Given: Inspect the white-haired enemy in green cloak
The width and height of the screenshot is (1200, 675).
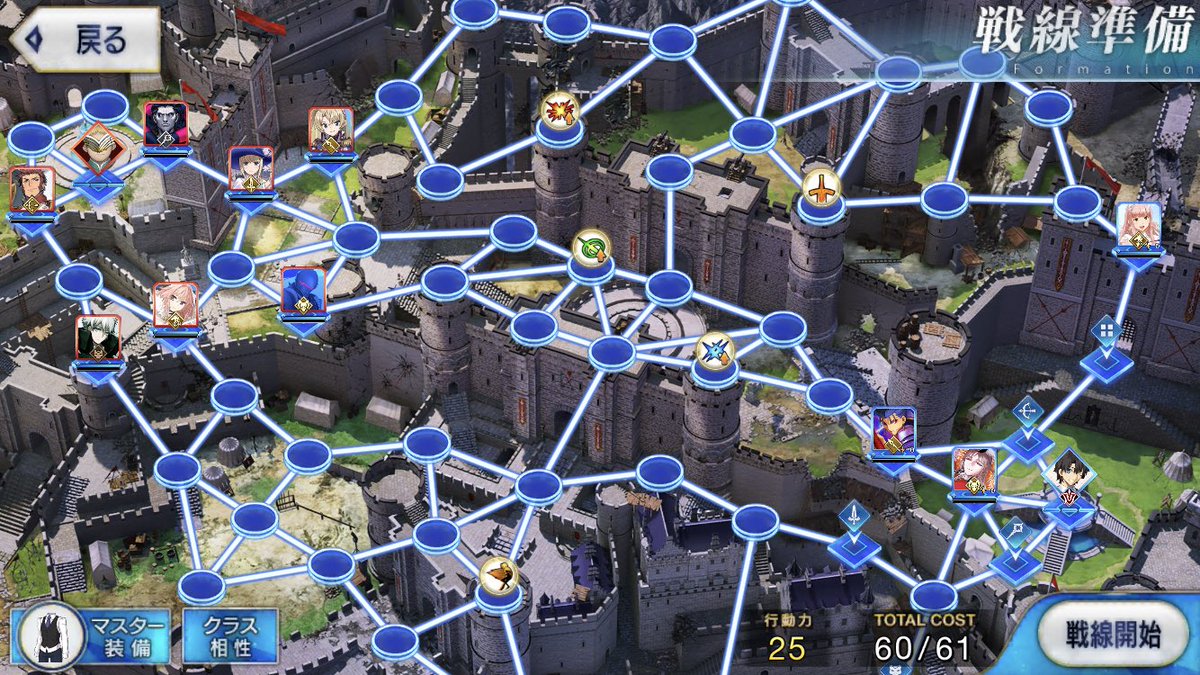Looking at the screenshot, I should click(99, 338).
